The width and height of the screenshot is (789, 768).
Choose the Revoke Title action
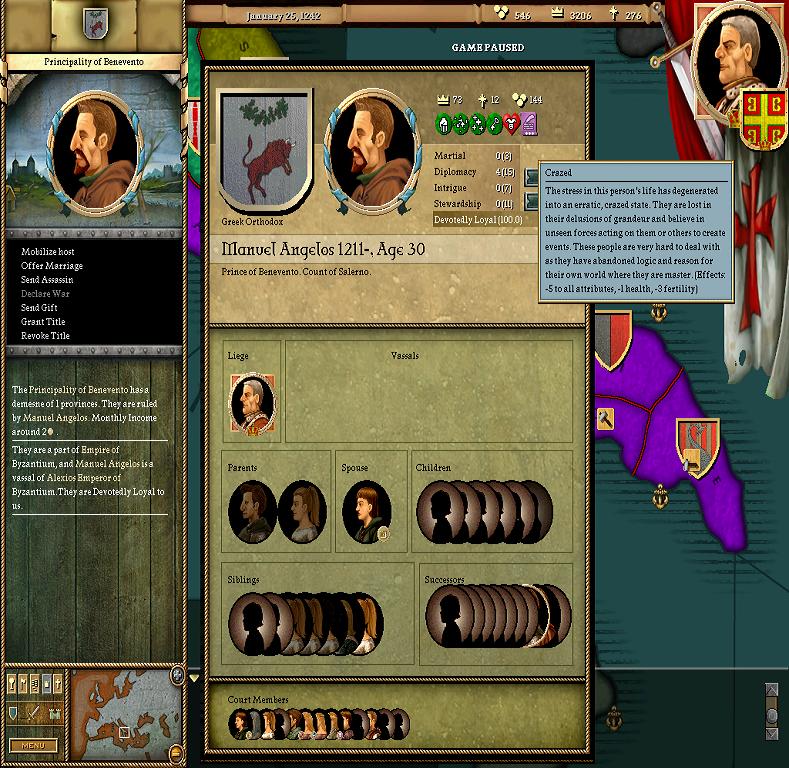46,336
